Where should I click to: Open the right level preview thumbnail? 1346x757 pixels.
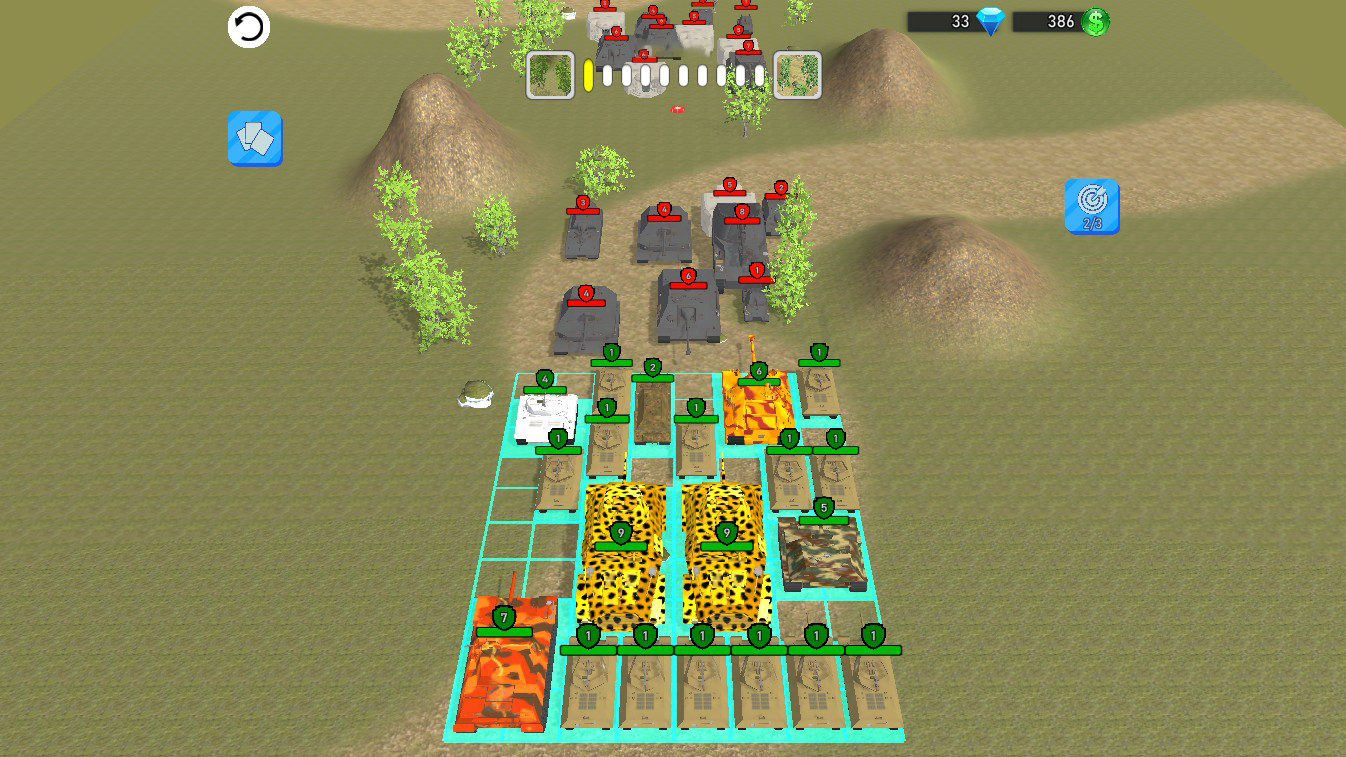[796, 75]
